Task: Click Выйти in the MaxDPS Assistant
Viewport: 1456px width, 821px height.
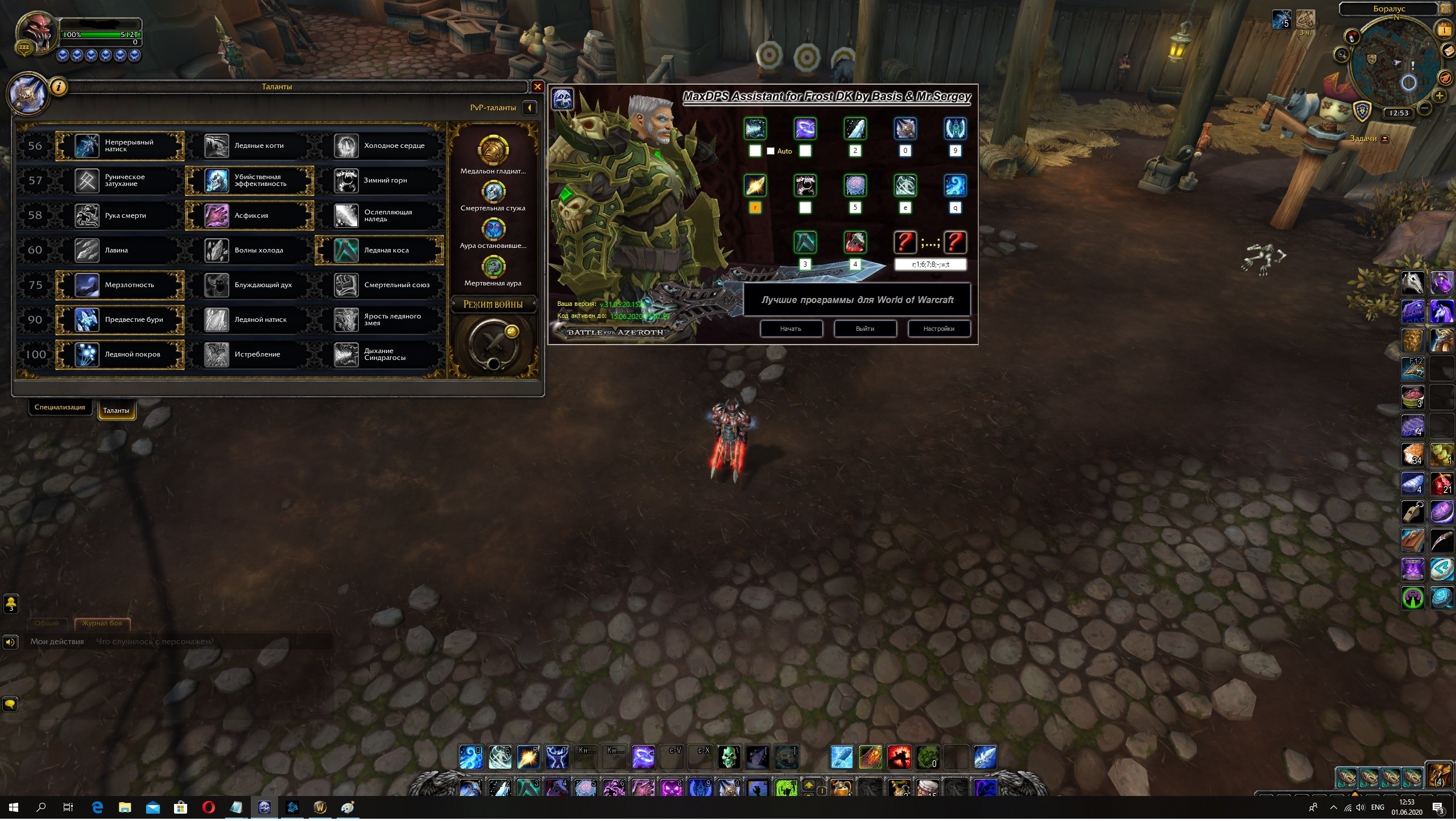Action: coord(864,329)
